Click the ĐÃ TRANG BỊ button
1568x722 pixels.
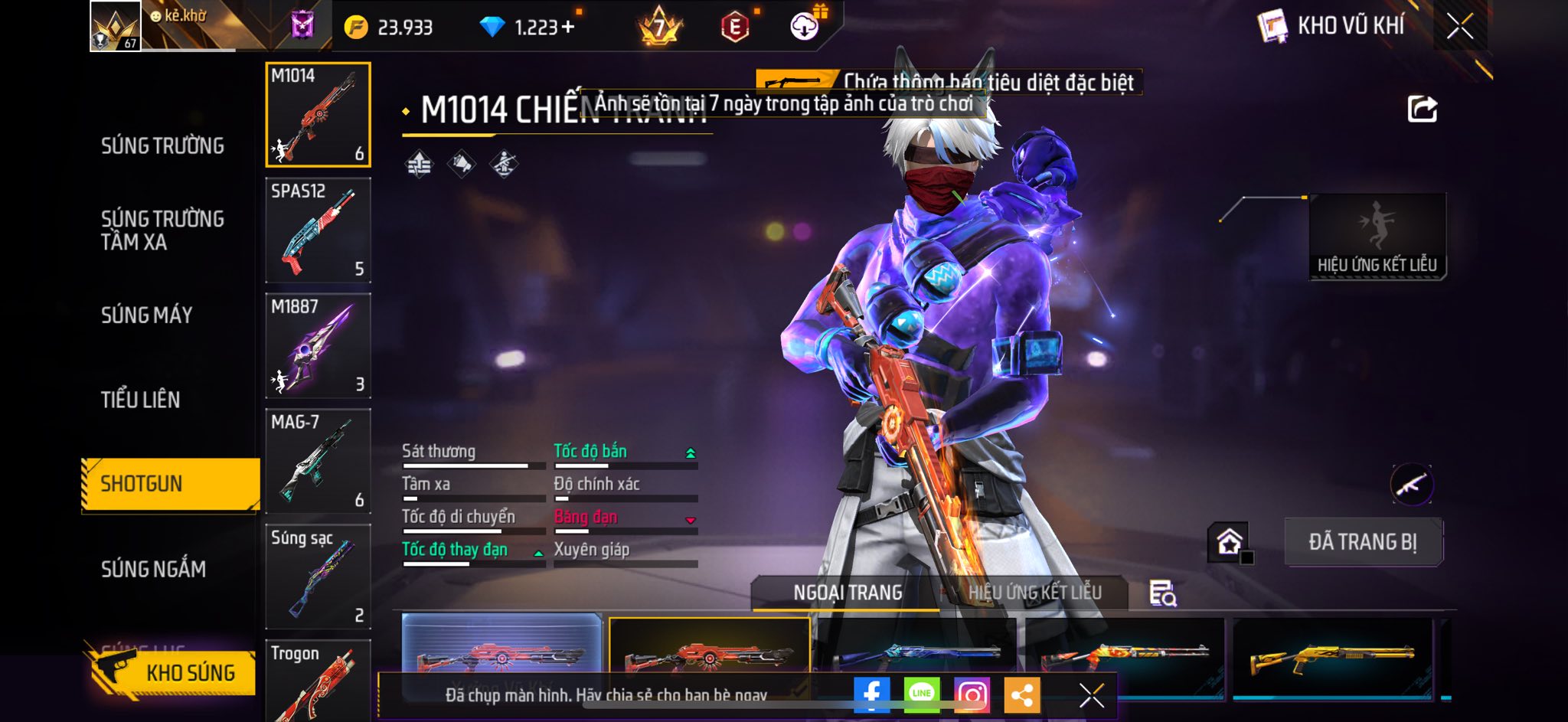[1363, 542]
